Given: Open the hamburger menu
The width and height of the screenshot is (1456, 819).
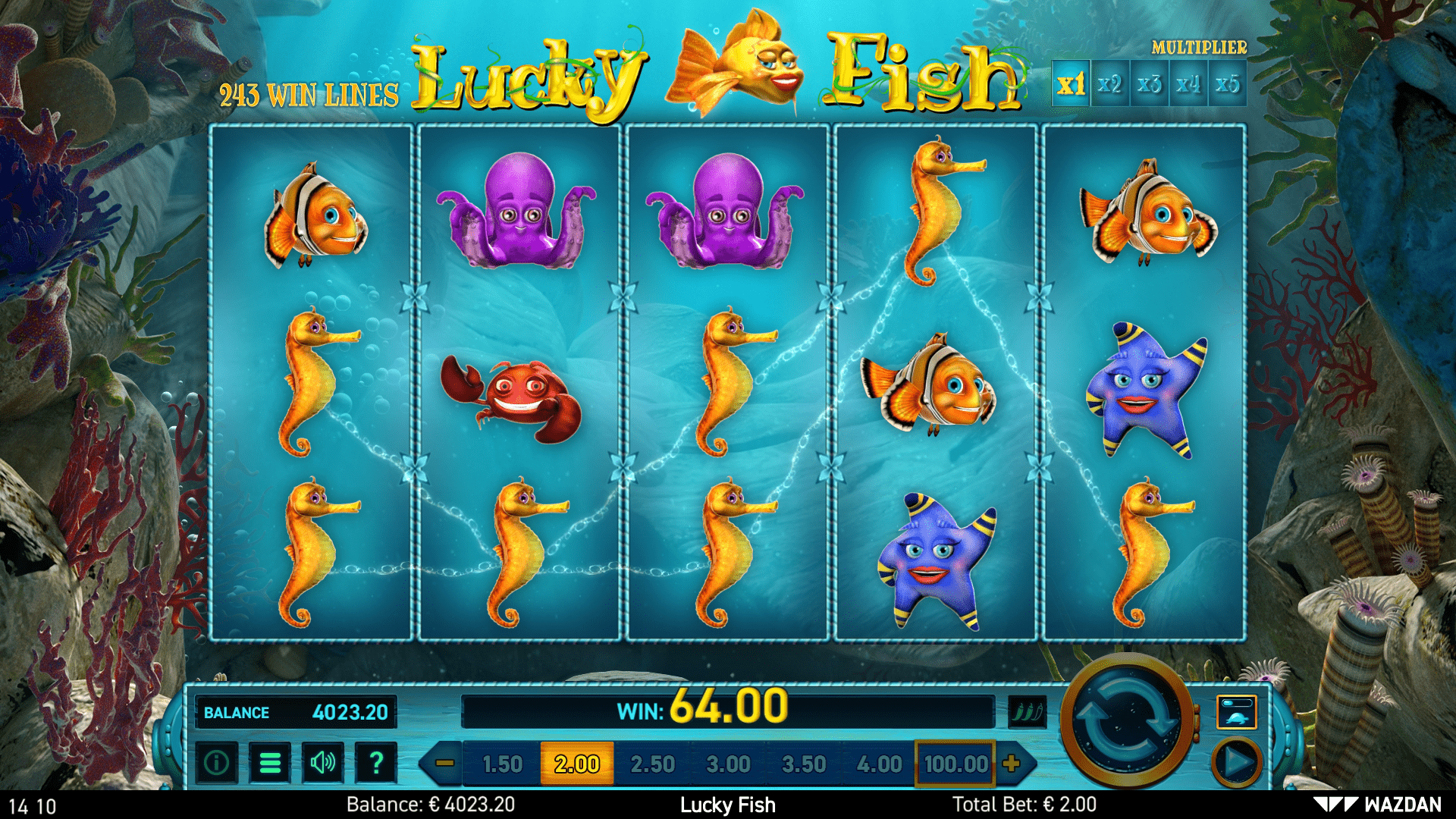Looking at the screenshot, I should (x=270, y=764).
